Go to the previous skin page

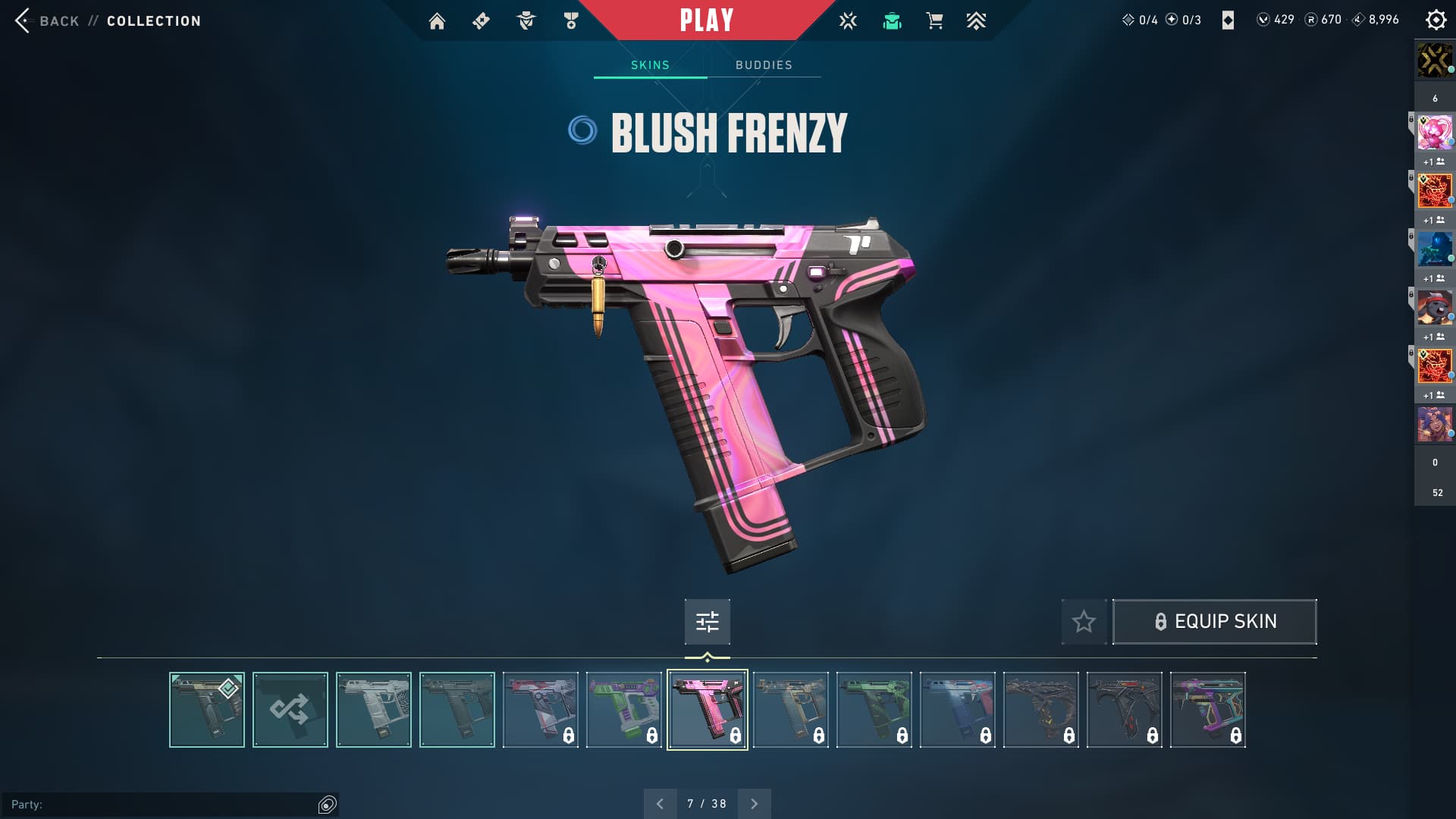tap(660, 804)
